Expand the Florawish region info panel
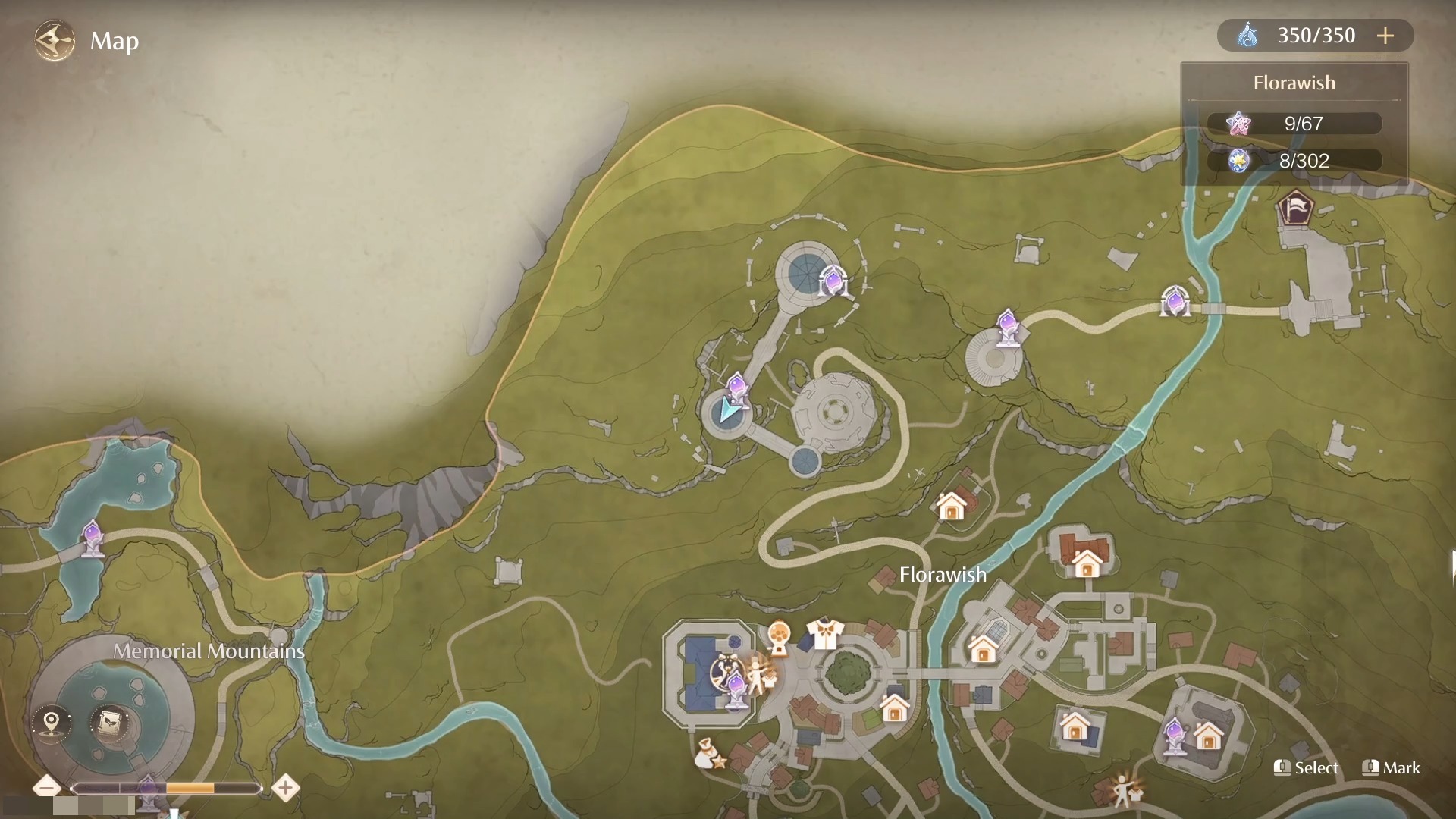 pyautogui.click(x=1294, y=83)
